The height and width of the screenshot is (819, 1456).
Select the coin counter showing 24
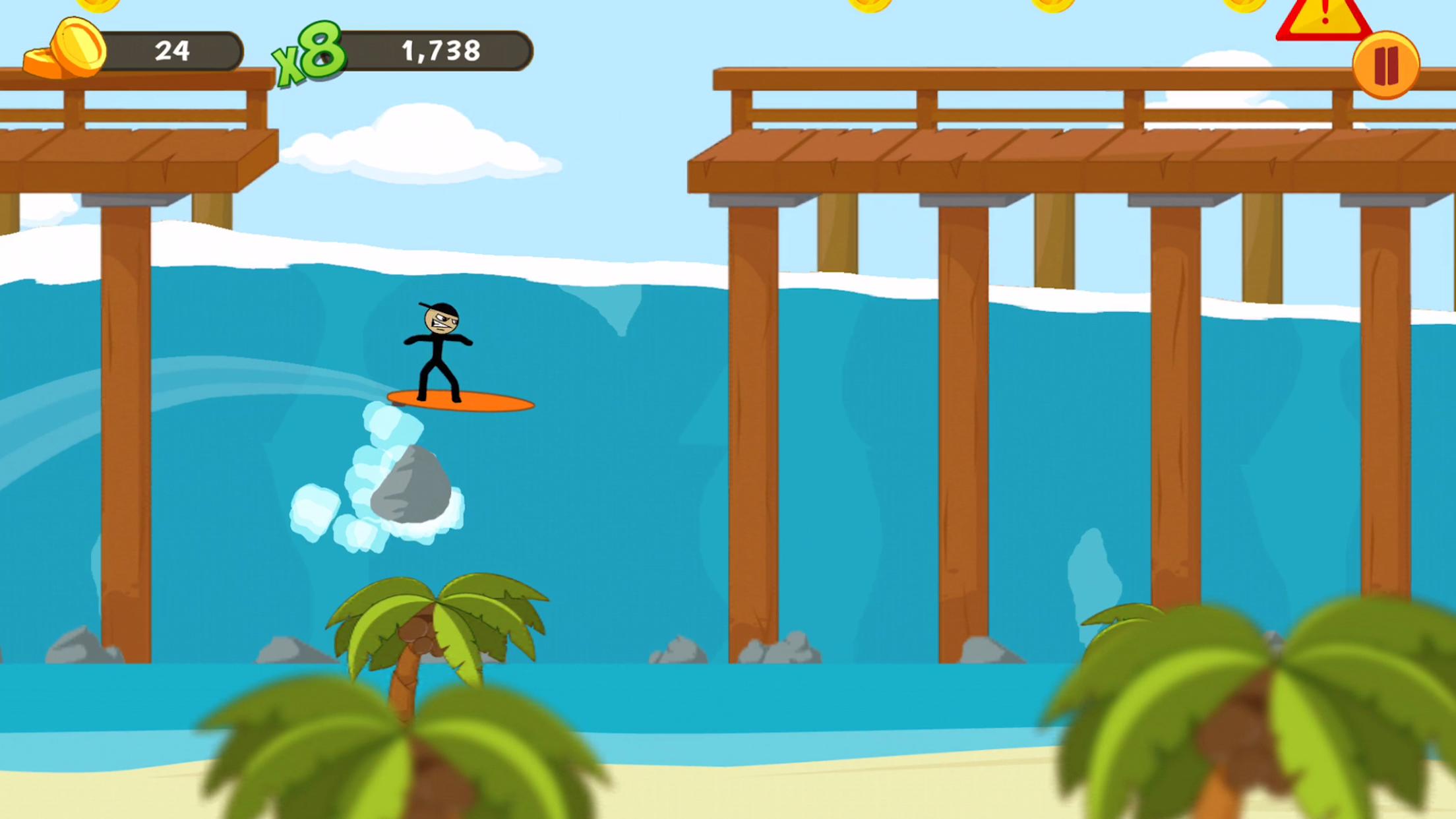(173, 49)
